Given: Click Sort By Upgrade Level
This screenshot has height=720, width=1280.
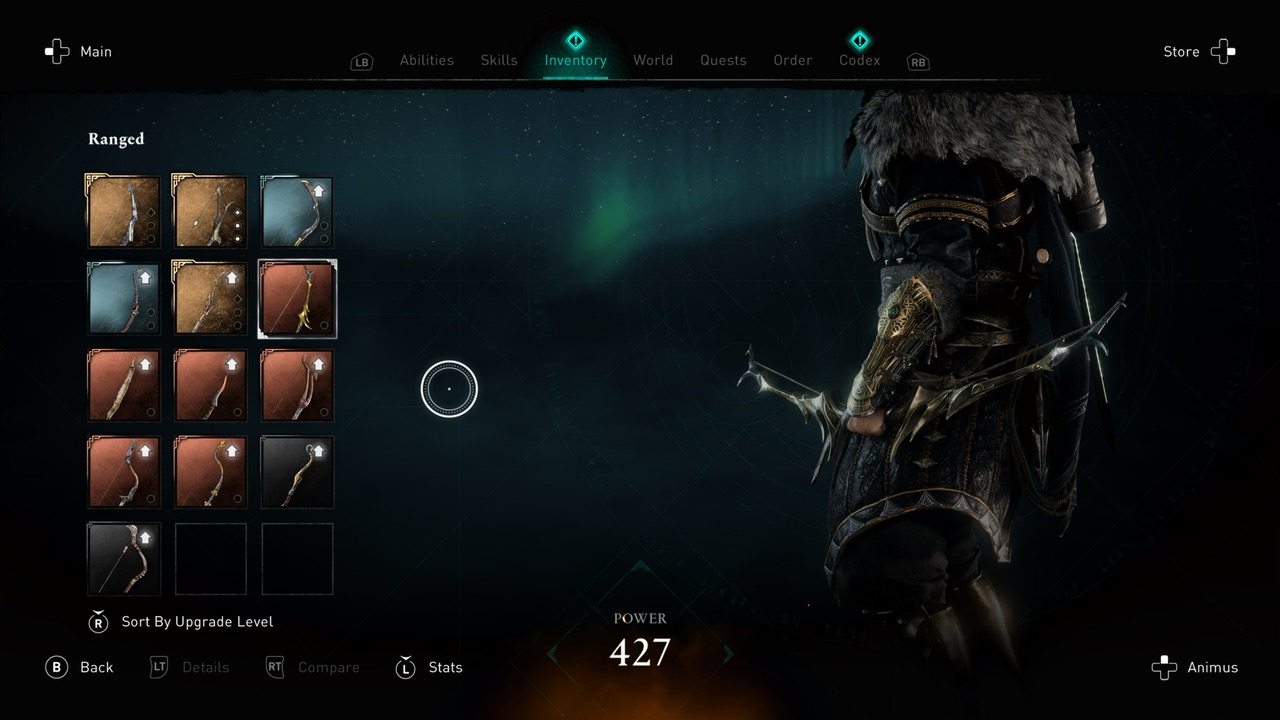Looking at the screenshot, I should 196,621.
